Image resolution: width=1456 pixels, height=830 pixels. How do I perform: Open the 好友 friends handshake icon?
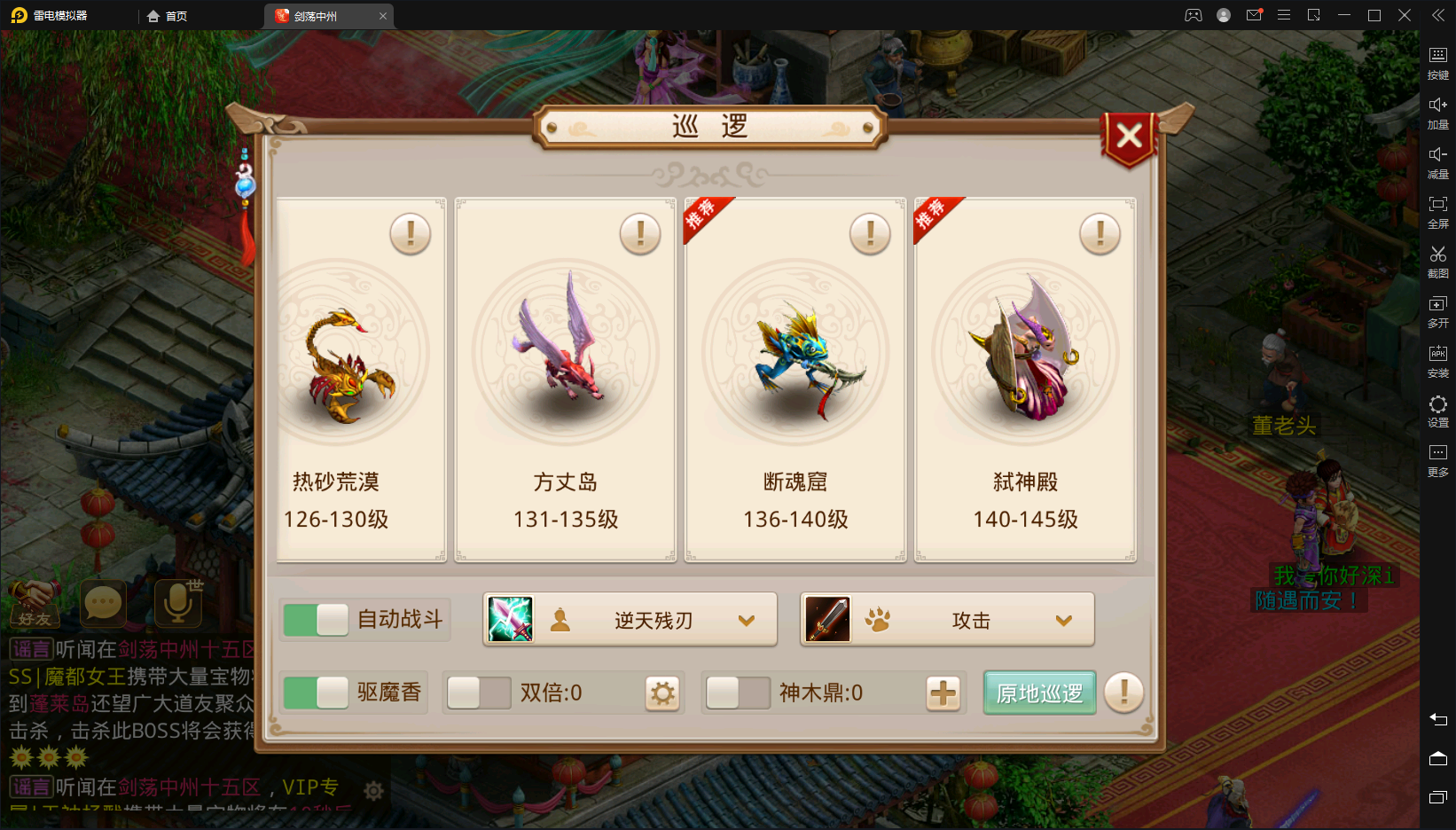34,603
